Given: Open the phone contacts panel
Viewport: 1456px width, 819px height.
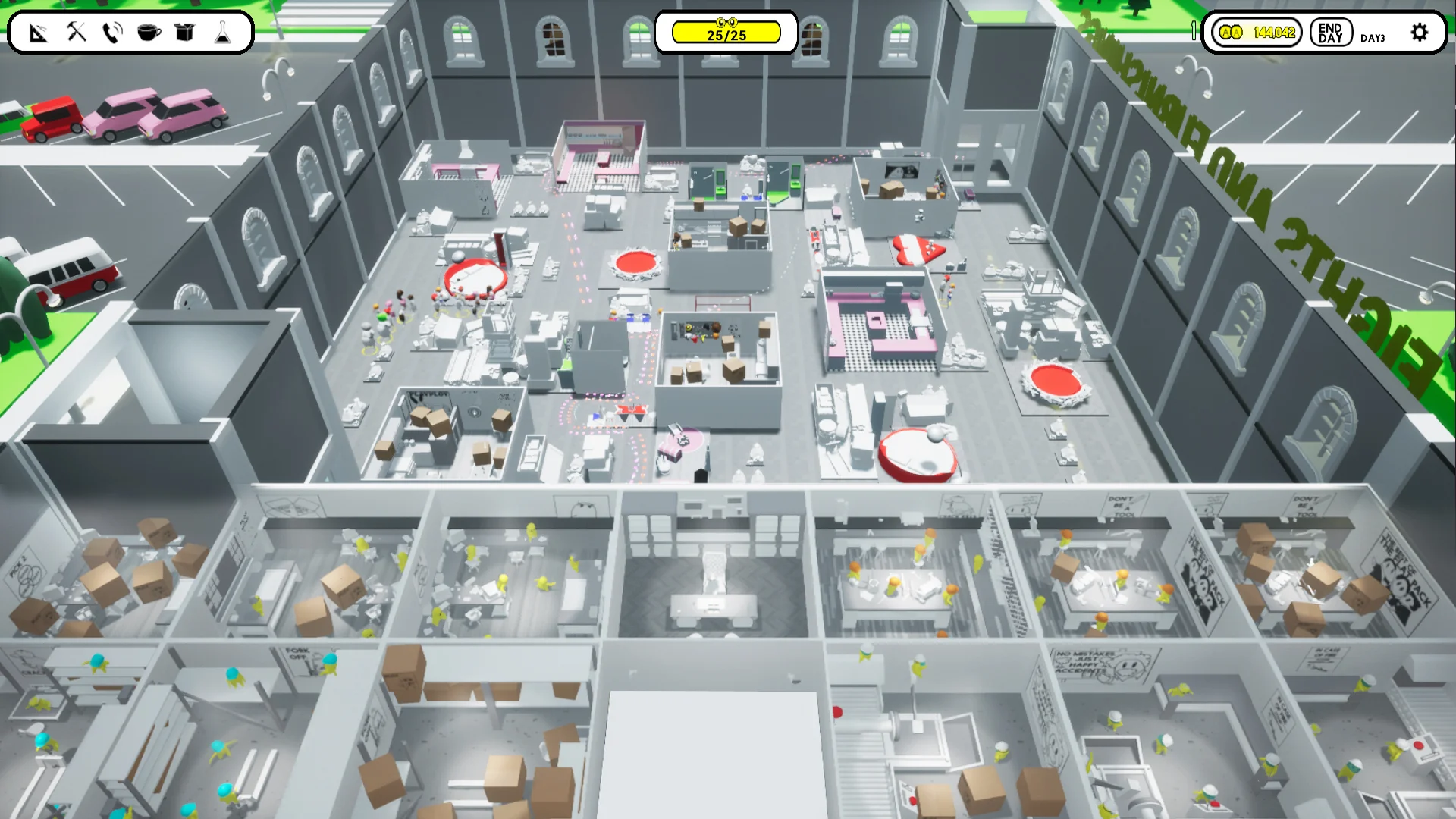Looking at the screenshot, I should click(111, 33).
